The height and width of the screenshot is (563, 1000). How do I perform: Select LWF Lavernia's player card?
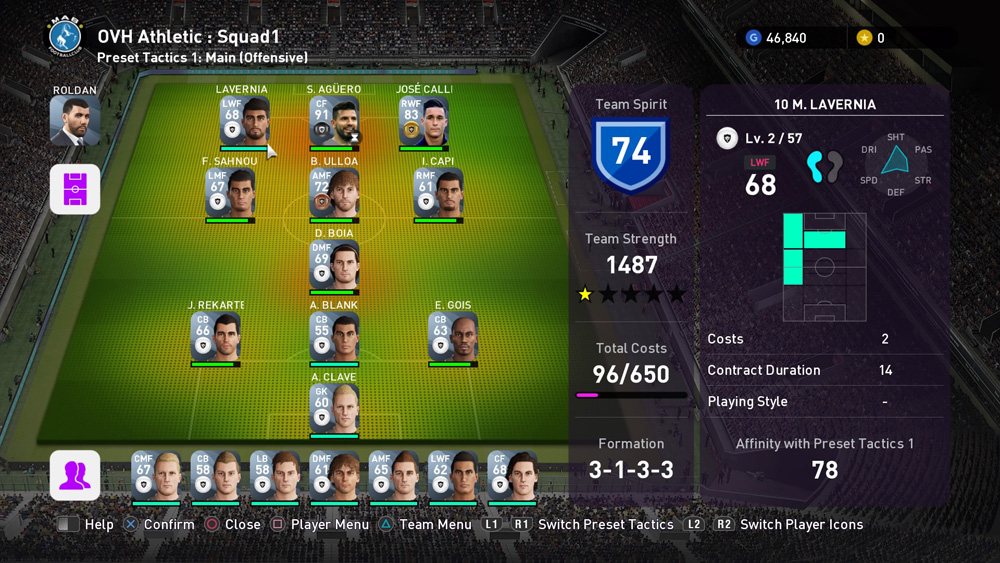coord(244,122)
